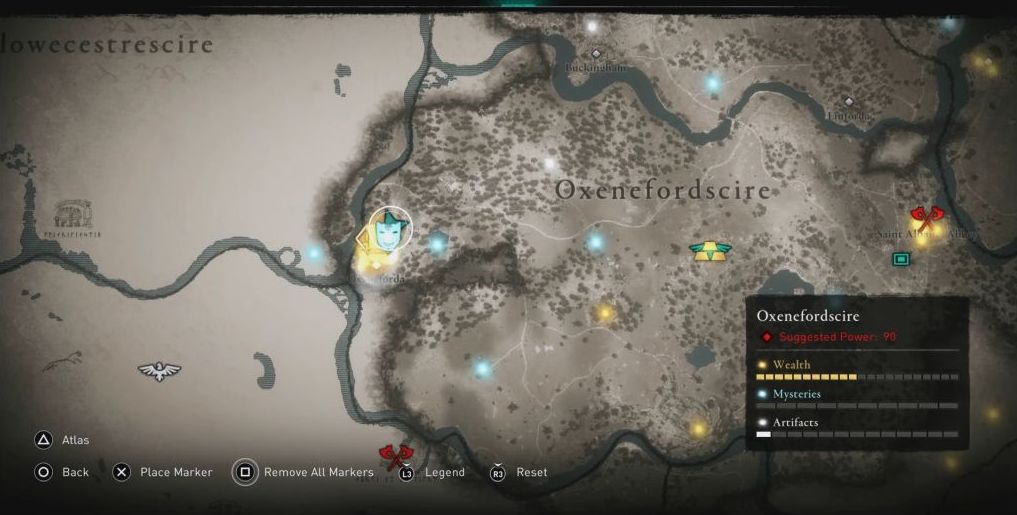1017x515 pixels.
Task: Click the Artifacts row in region panel
Action: [x=856, y=429]
